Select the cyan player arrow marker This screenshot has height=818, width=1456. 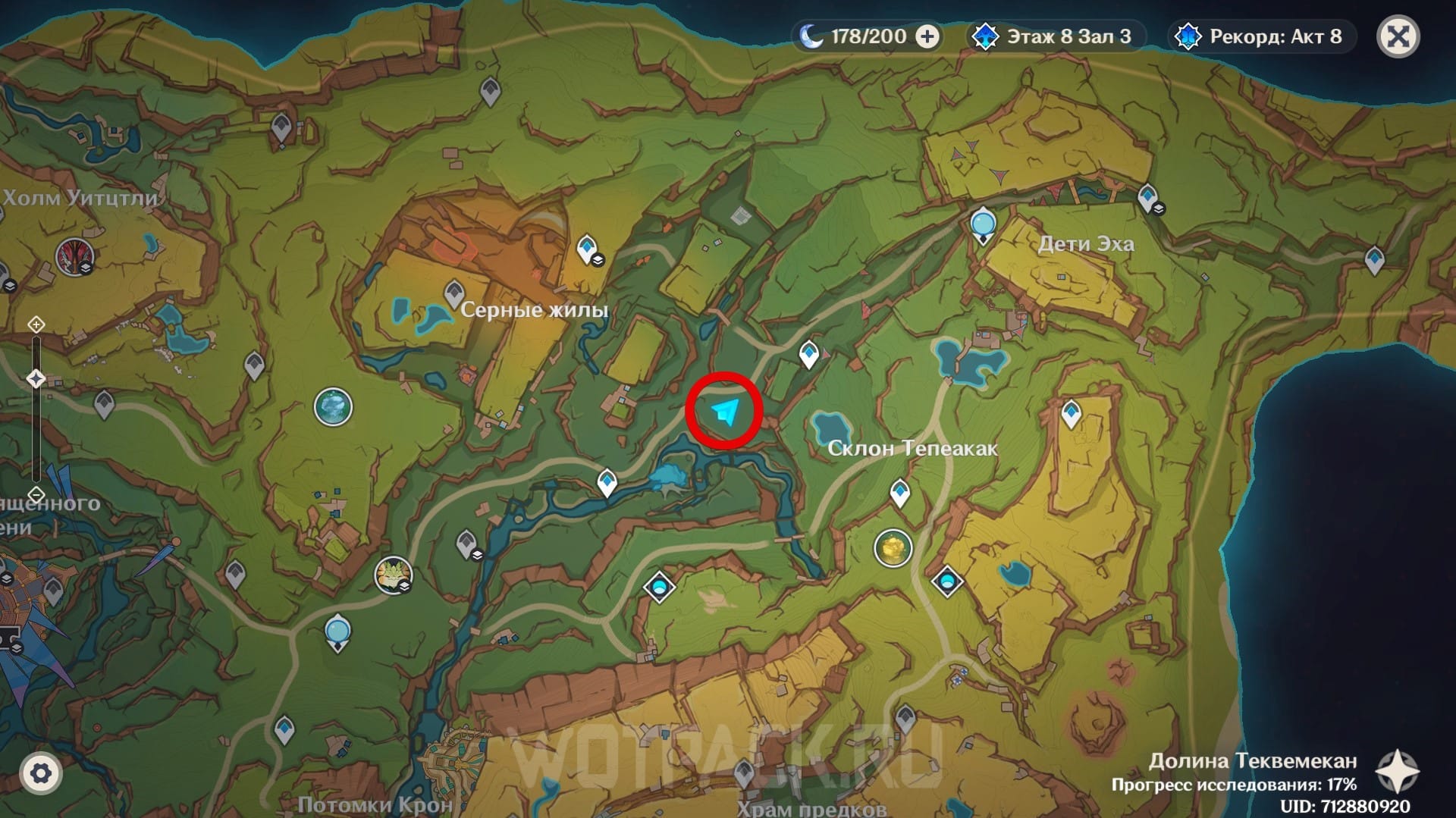[725, 412]
